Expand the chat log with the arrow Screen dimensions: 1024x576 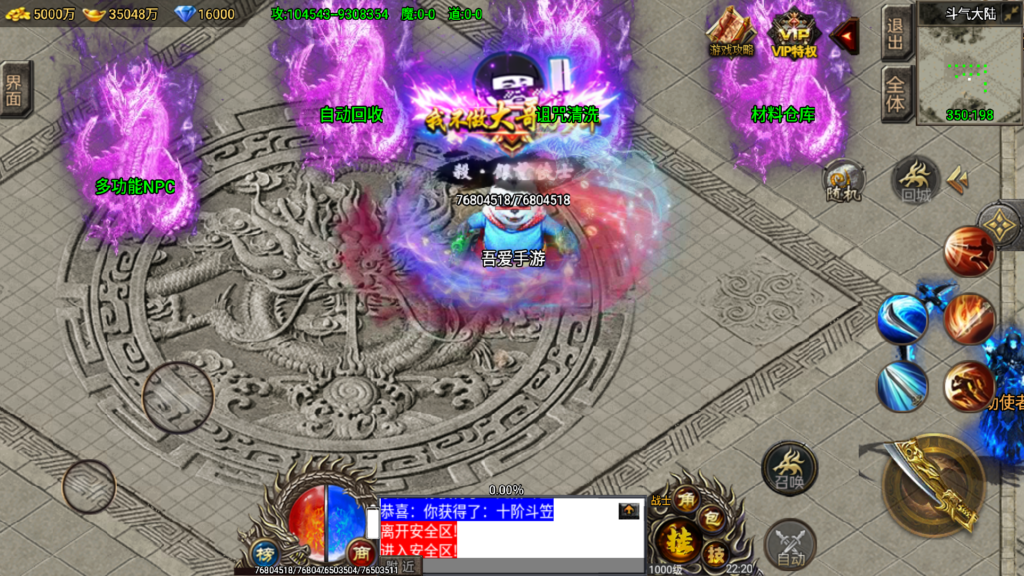[x=629, y=511]
